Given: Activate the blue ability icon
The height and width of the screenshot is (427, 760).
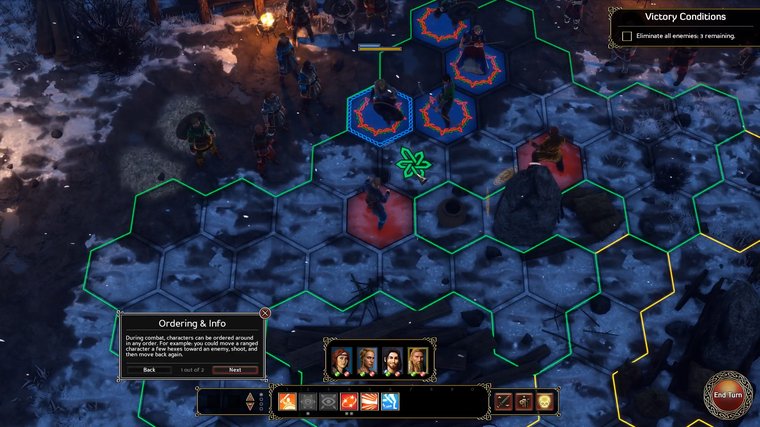Looking at the screenshot, I should [391, 402].
